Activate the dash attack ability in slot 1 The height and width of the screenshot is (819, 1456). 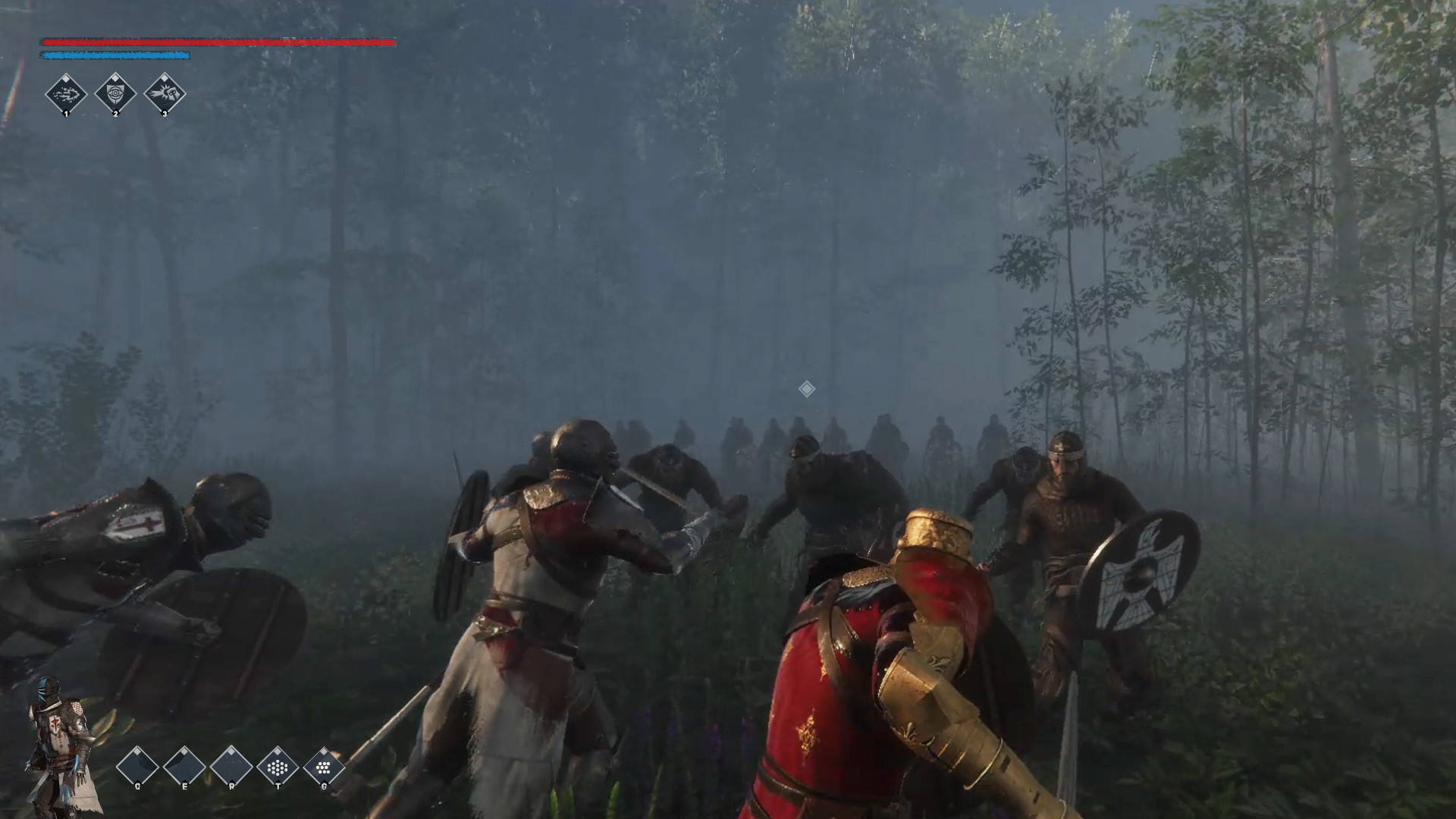click(x=66, y=94)
